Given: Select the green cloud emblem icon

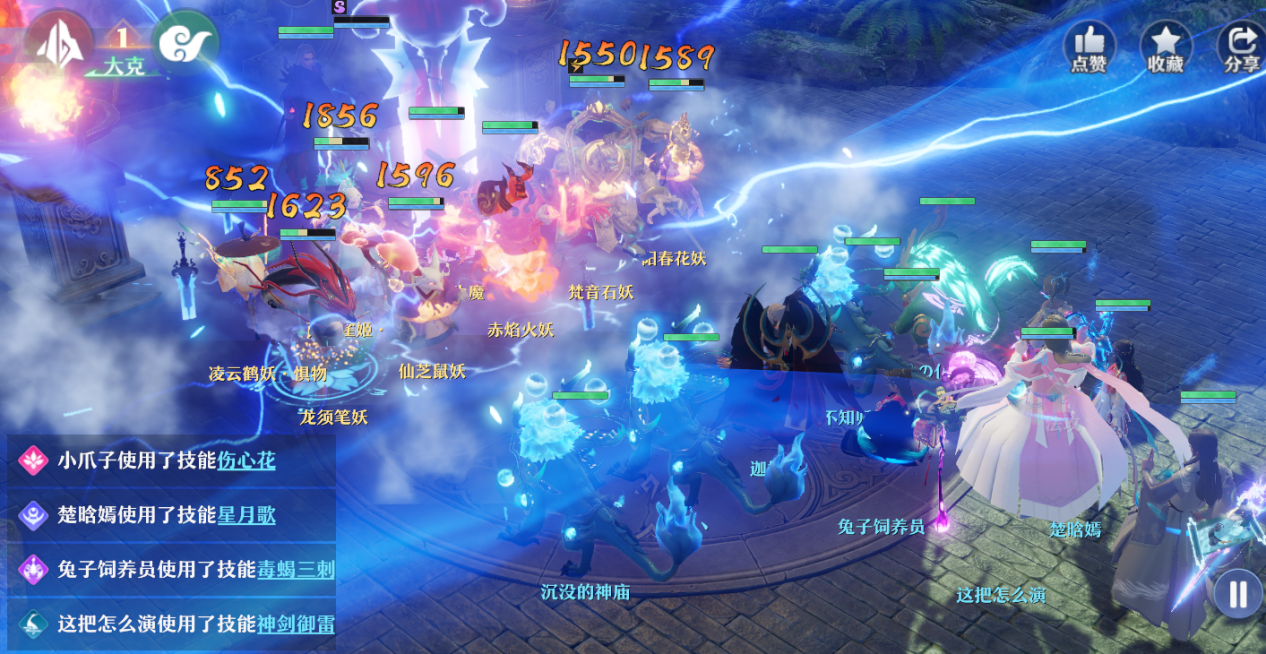Looking at the screenshot, I should click(185, 44).
